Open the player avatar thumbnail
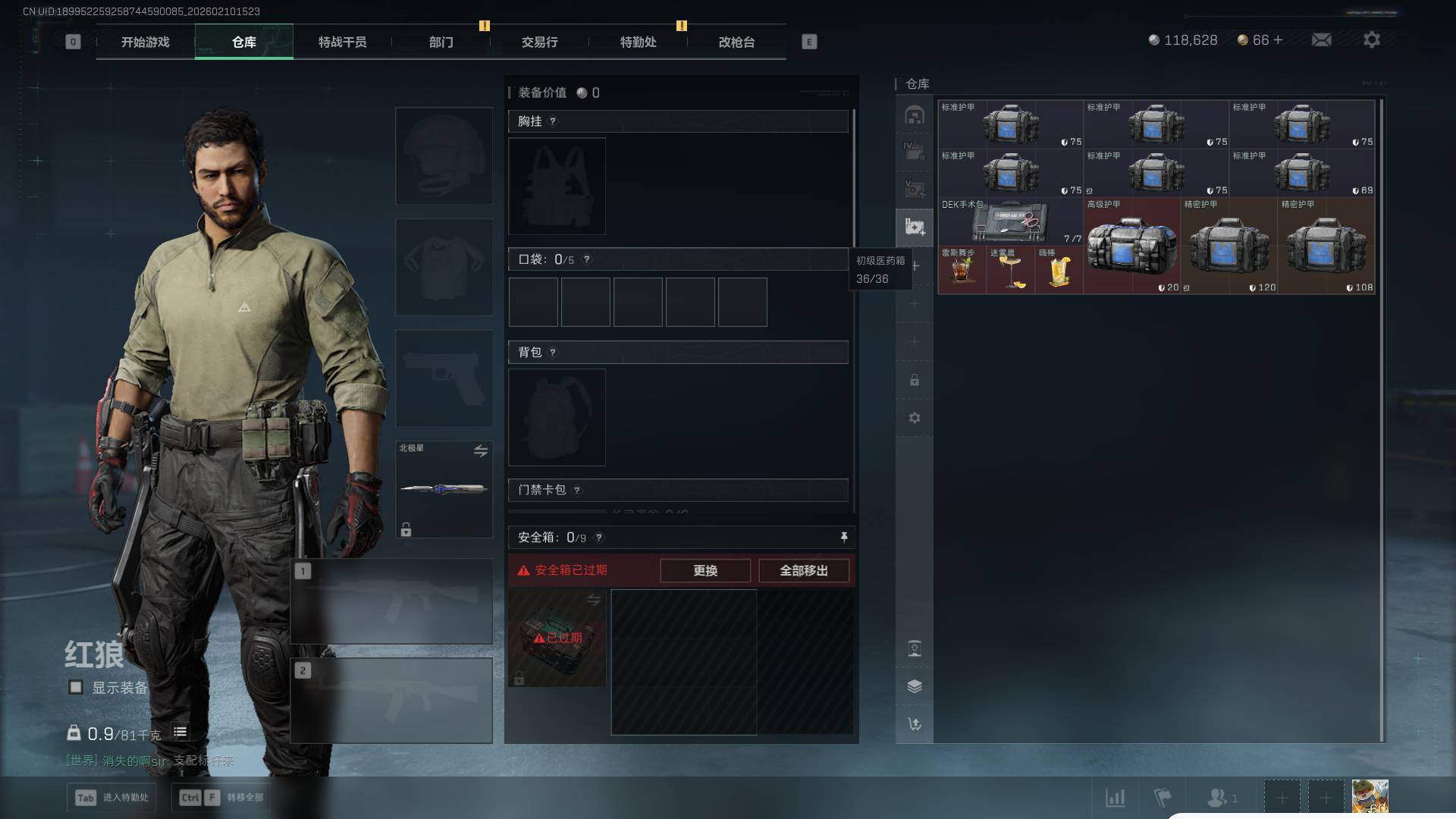 point(1370,797)
